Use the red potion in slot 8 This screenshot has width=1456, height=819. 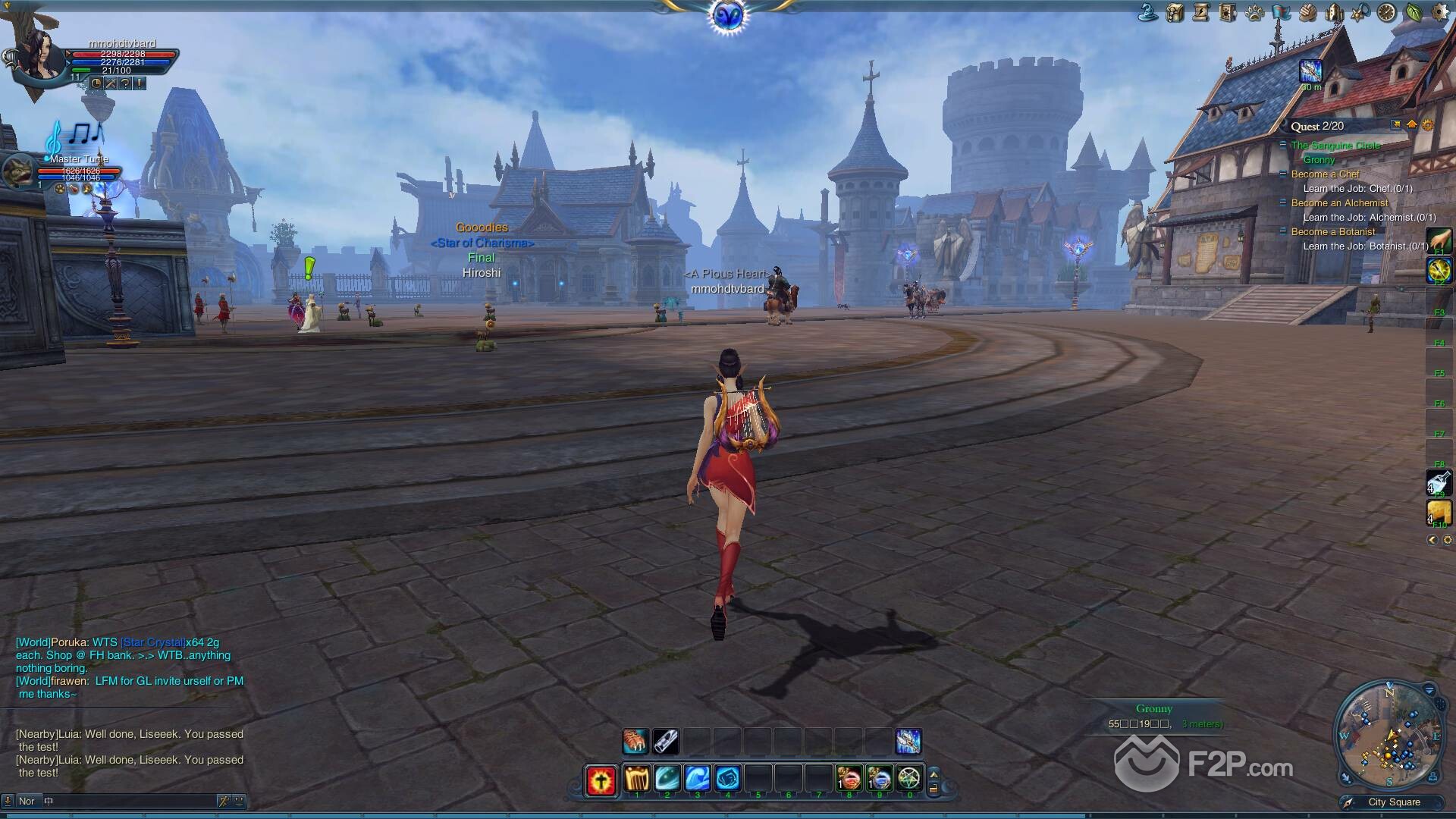click(x=849, y=779)
